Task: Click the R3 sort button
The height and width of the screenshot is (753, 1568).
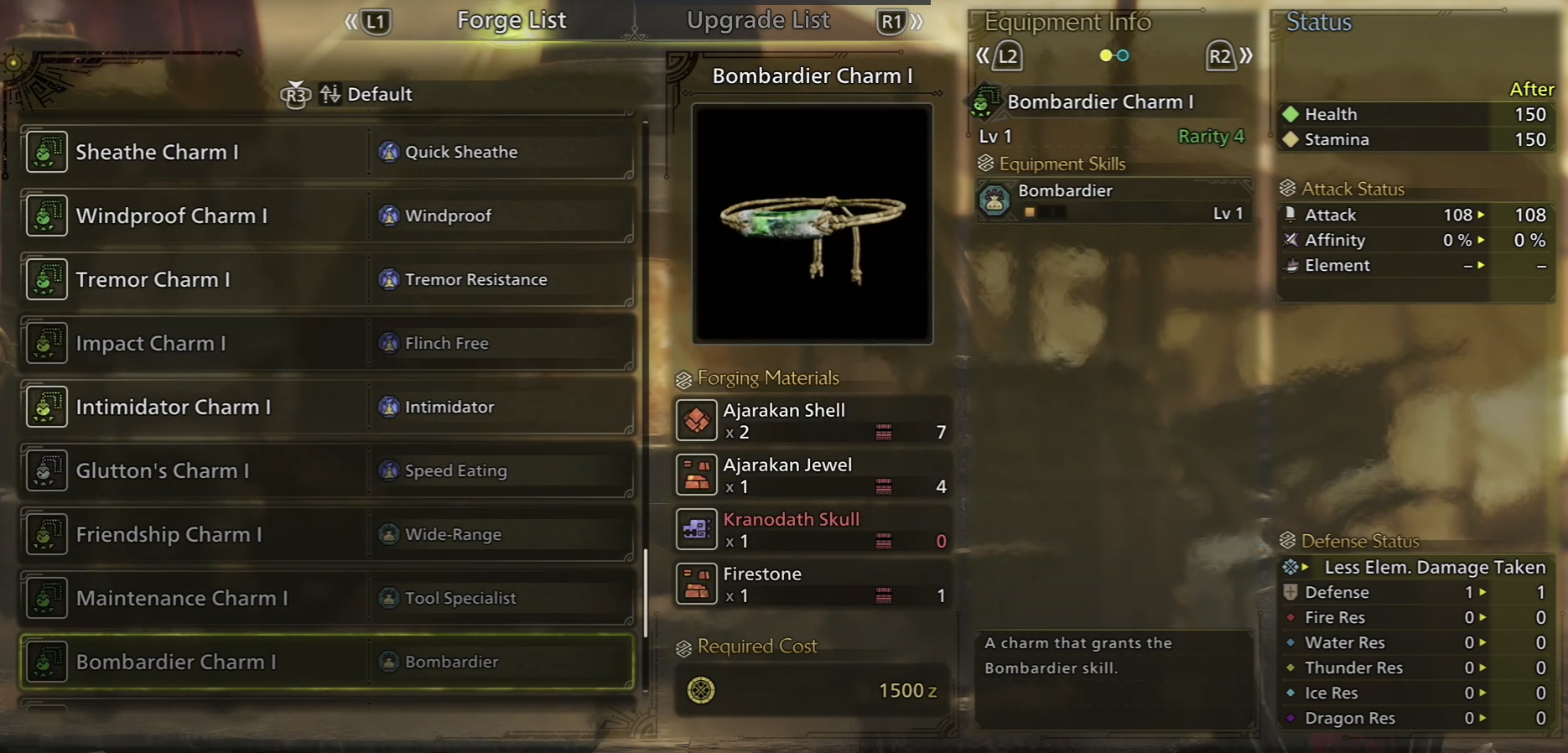Action: coord(296,95)
